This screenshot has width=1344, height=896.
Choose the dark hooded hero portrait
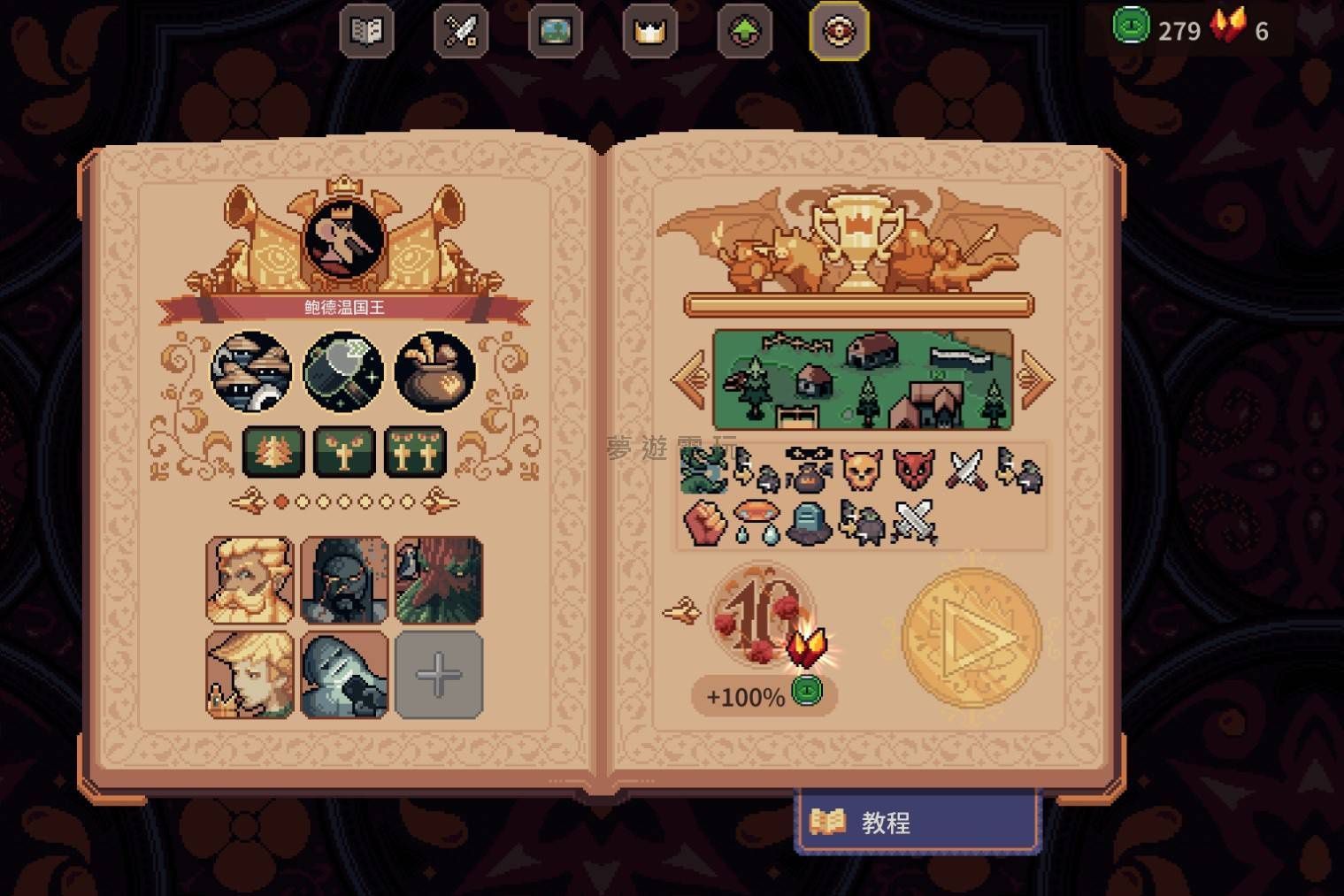click(x=344, y=579)
